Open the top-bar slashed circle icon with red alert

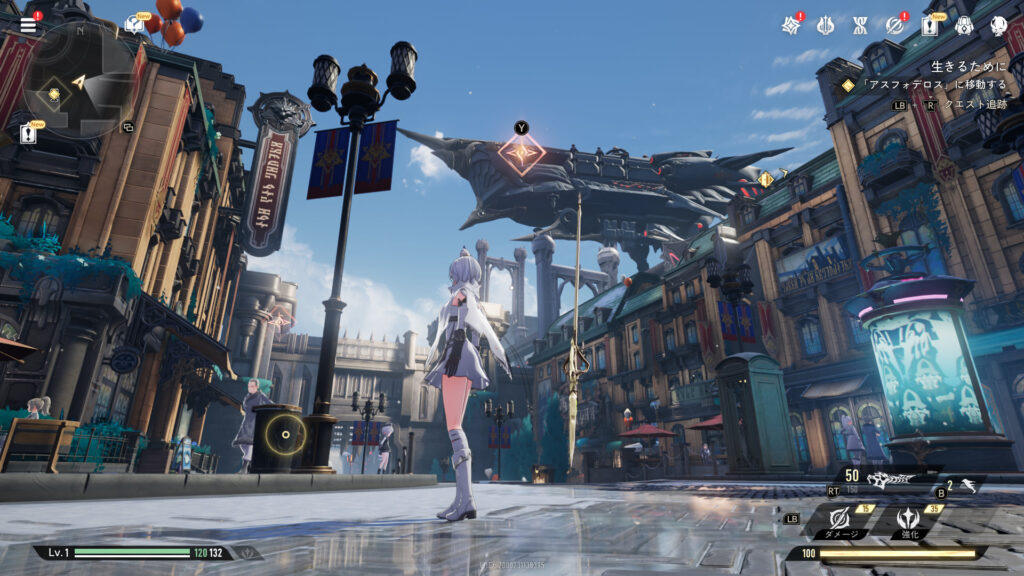895,25
